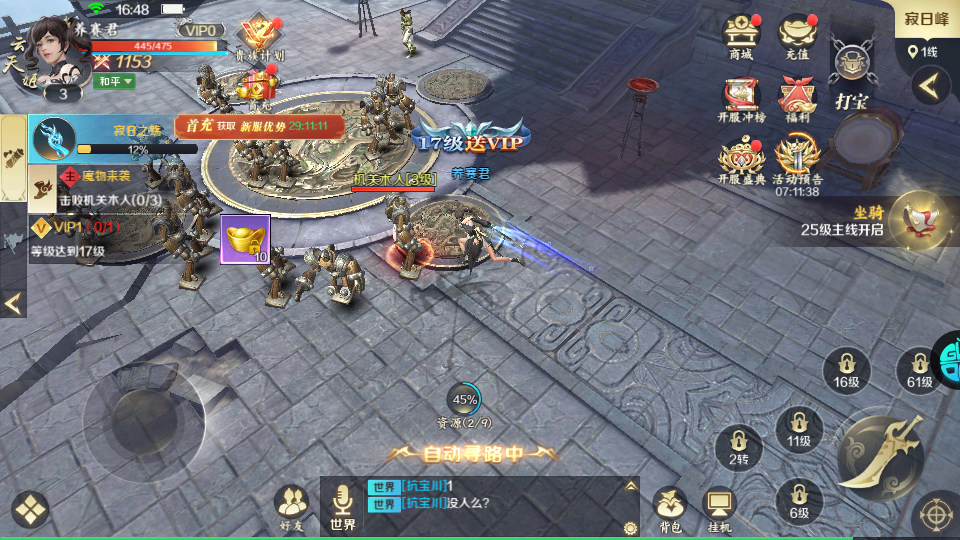Open the 商城 shop icon
This screenshot has width=960, height=540.
(x=741, y=36)
